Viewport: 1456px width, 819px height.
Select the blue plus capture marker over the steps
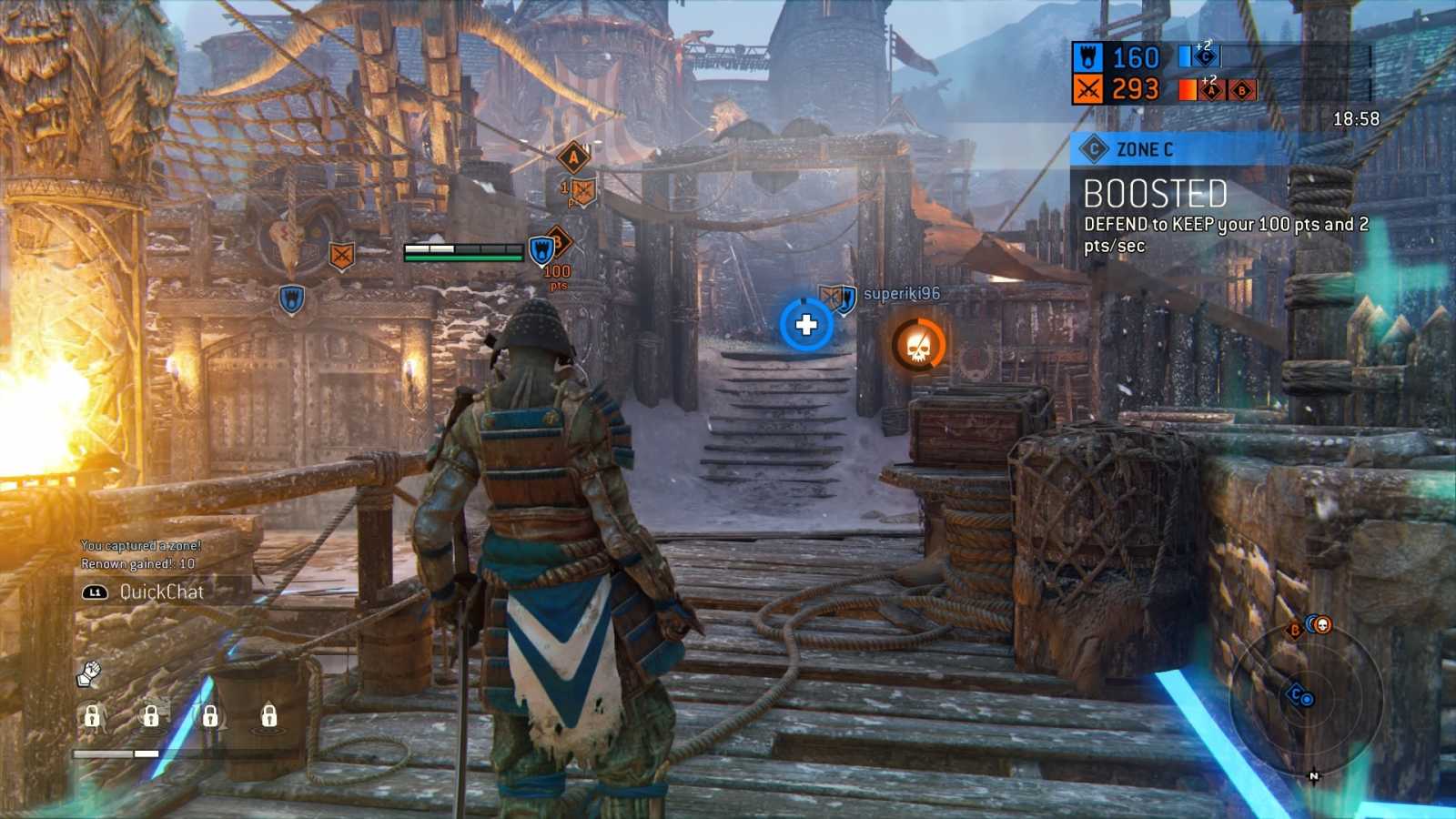coord(804,325)
